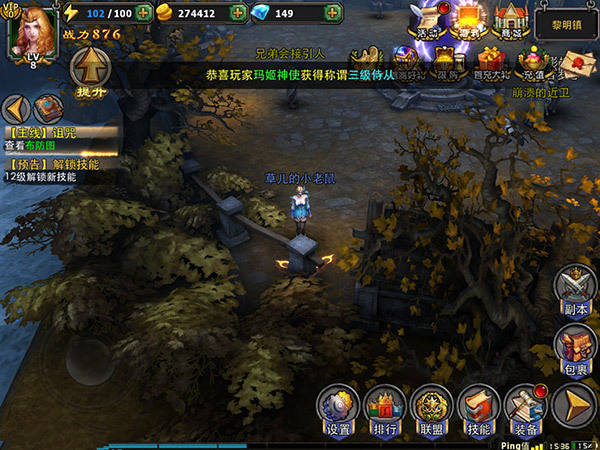Screen dimensions: 600x450
Task: Add stamina with the plus next to 102/100
Action: [x=143, y=14]
